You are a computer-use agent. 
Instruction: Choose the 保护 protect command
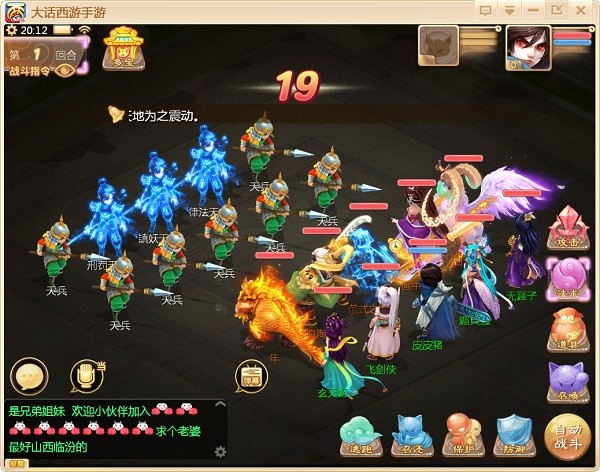click(462, 435)
